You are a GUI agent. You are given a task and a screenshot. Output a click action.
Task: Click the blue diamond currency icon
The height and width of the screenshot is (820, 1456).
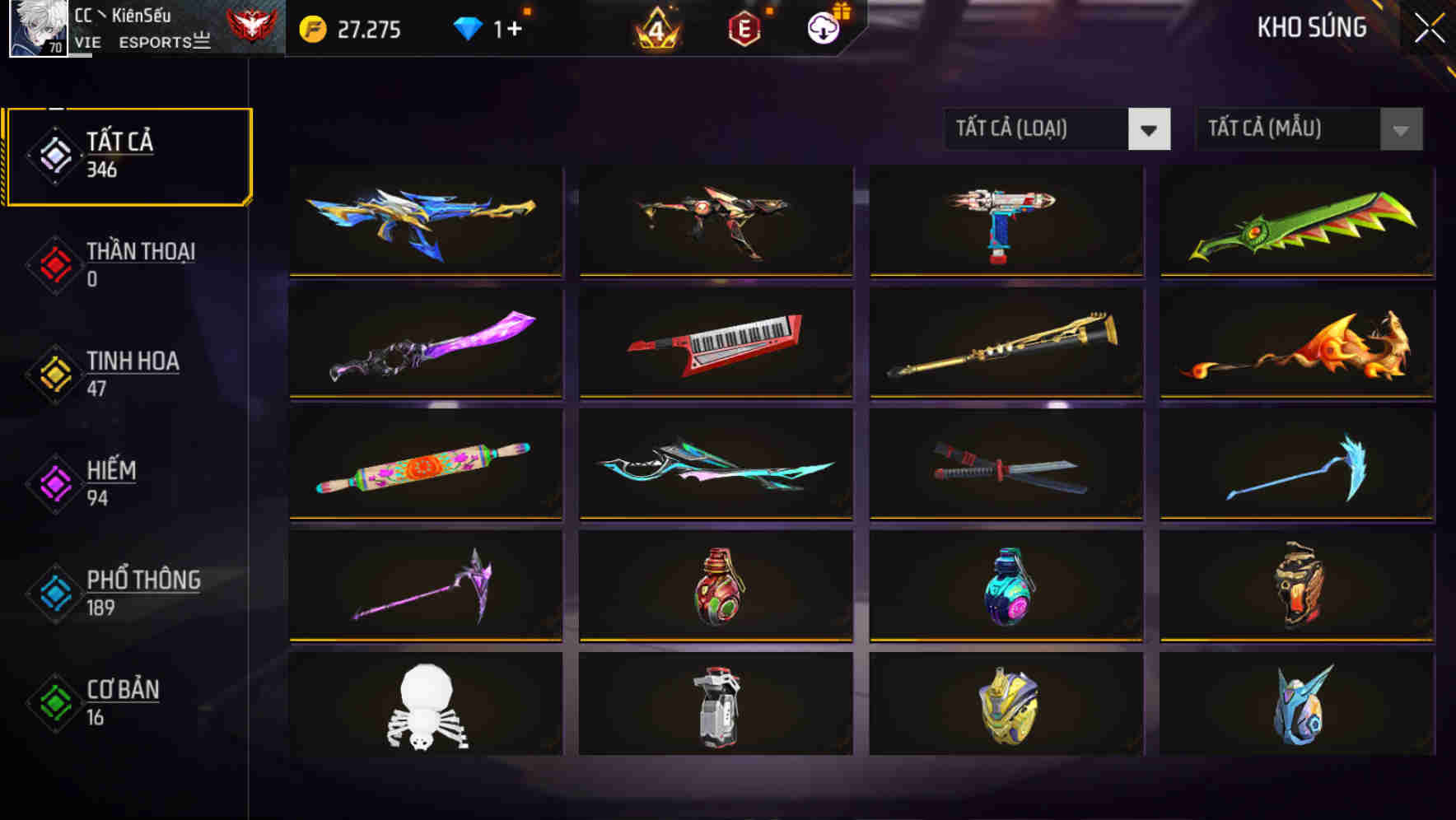[469, 28]
